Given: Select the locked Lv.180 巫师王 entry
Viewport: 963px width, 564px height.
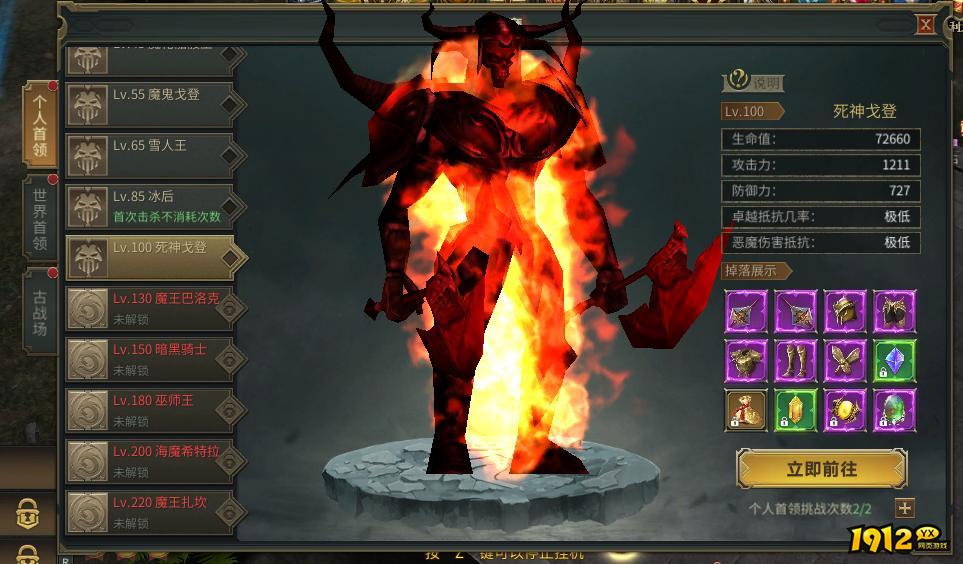Looking at the screenshot, I should 150,410.
